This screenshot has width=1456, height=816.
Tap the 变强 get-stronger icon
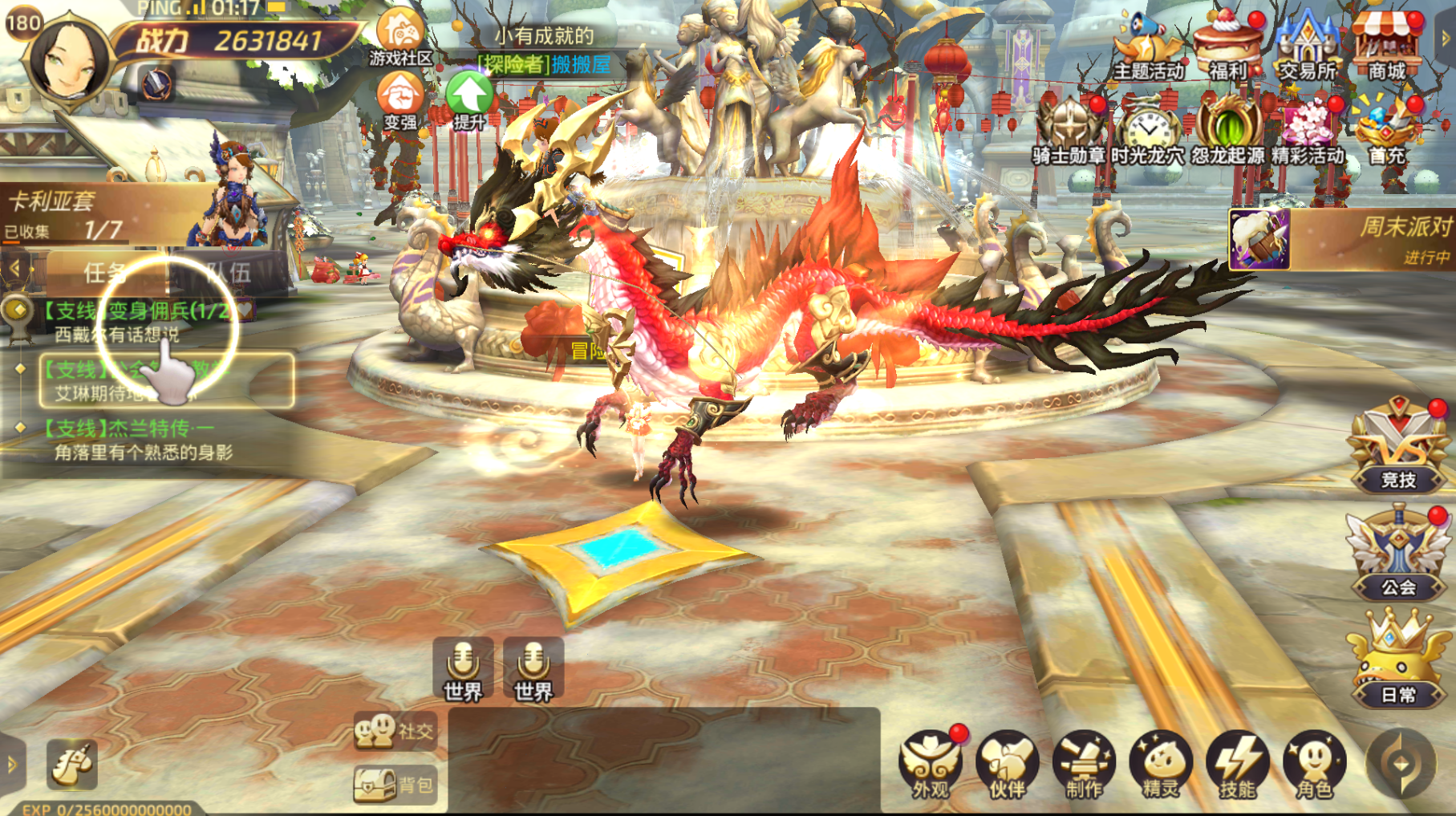[400, 100]
